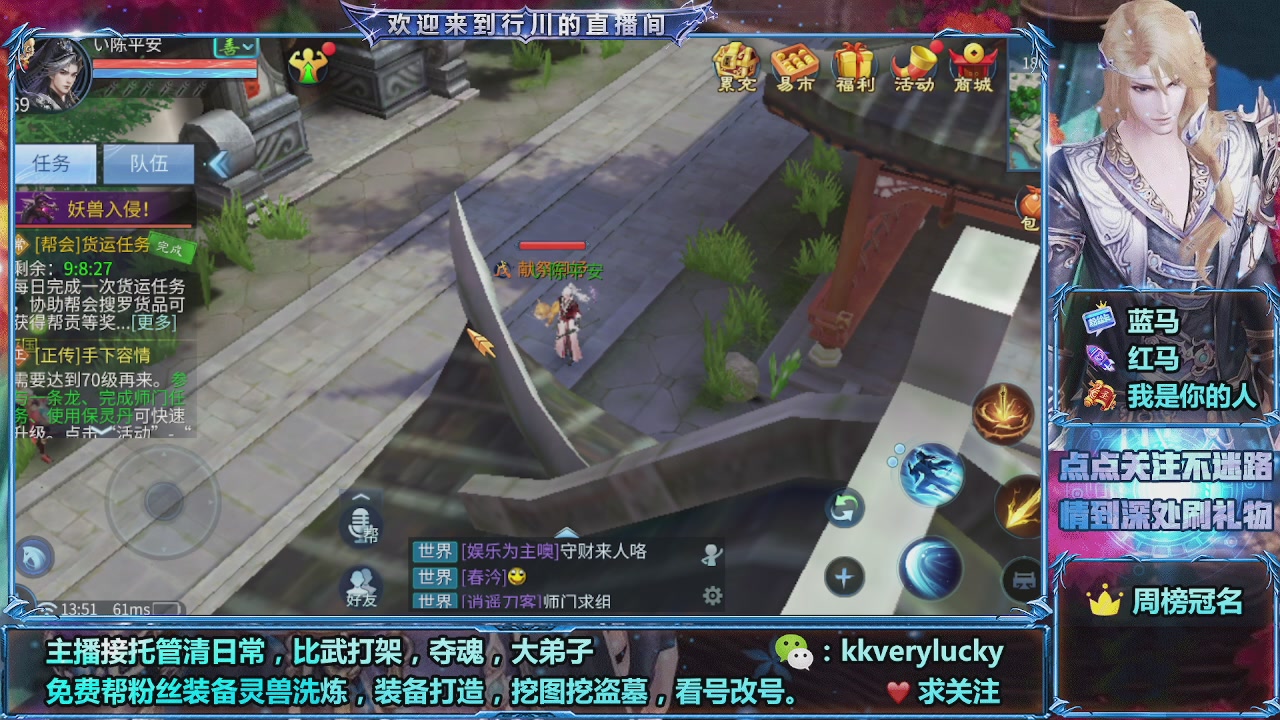Image resolution: width=1280 pixels, height=720 pixels.
Task: Open the voice chat microphone icon
Action: 360,523
